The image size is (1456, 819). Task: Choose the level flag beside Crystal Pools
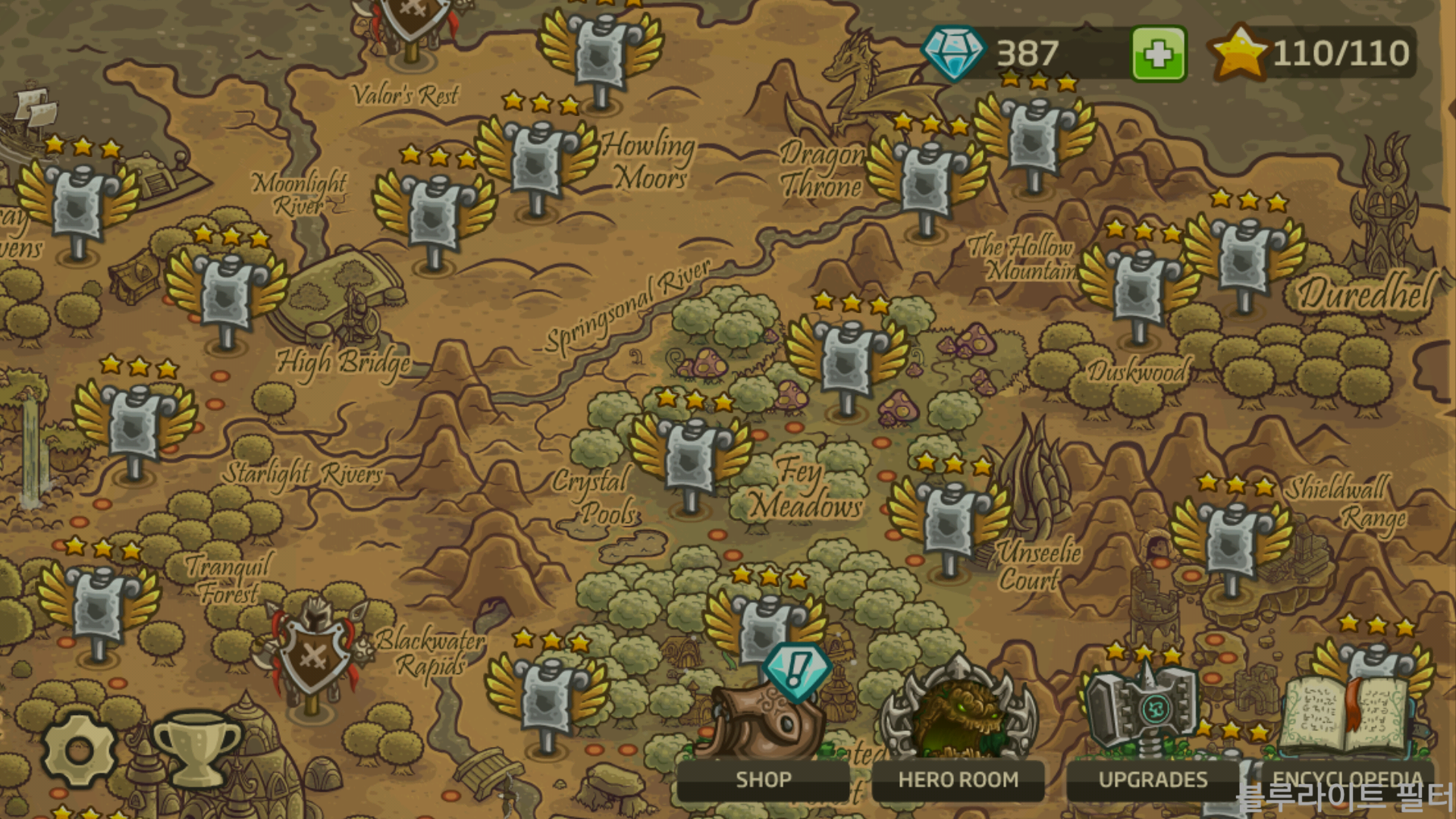[x=690, y=455]
